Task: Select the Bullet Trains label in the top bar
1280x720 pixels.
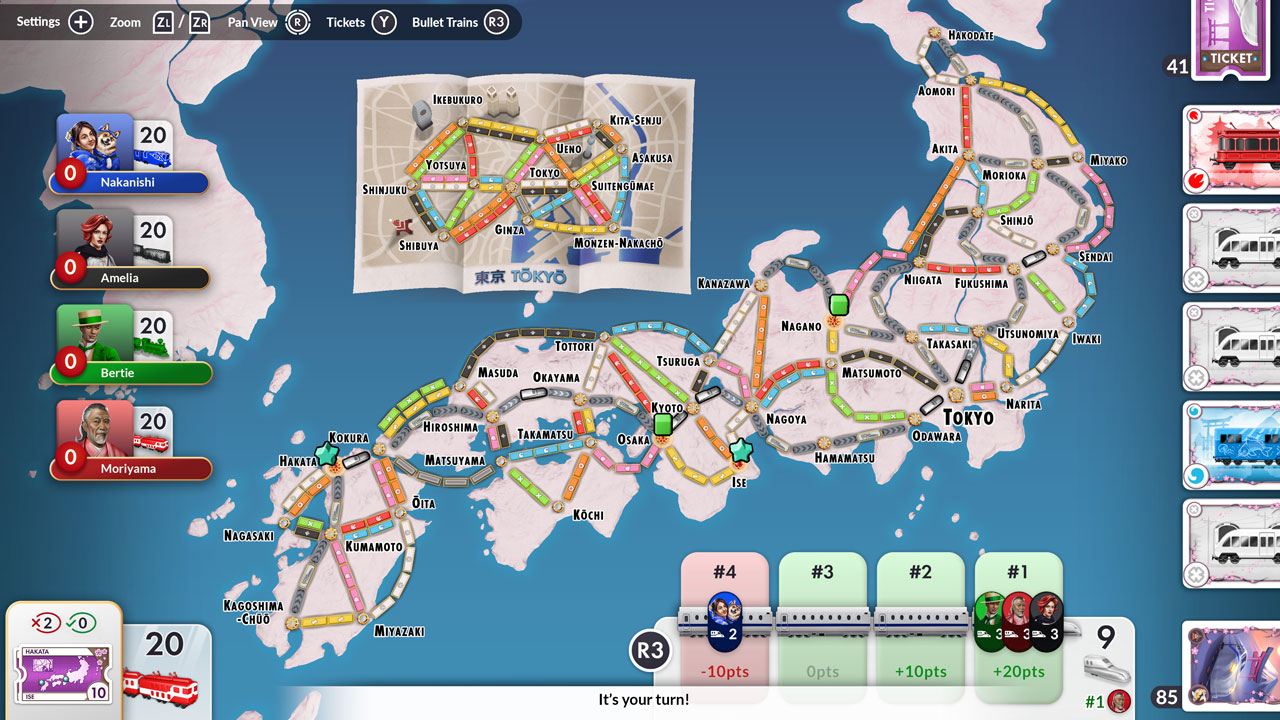Action: (446, 22)
